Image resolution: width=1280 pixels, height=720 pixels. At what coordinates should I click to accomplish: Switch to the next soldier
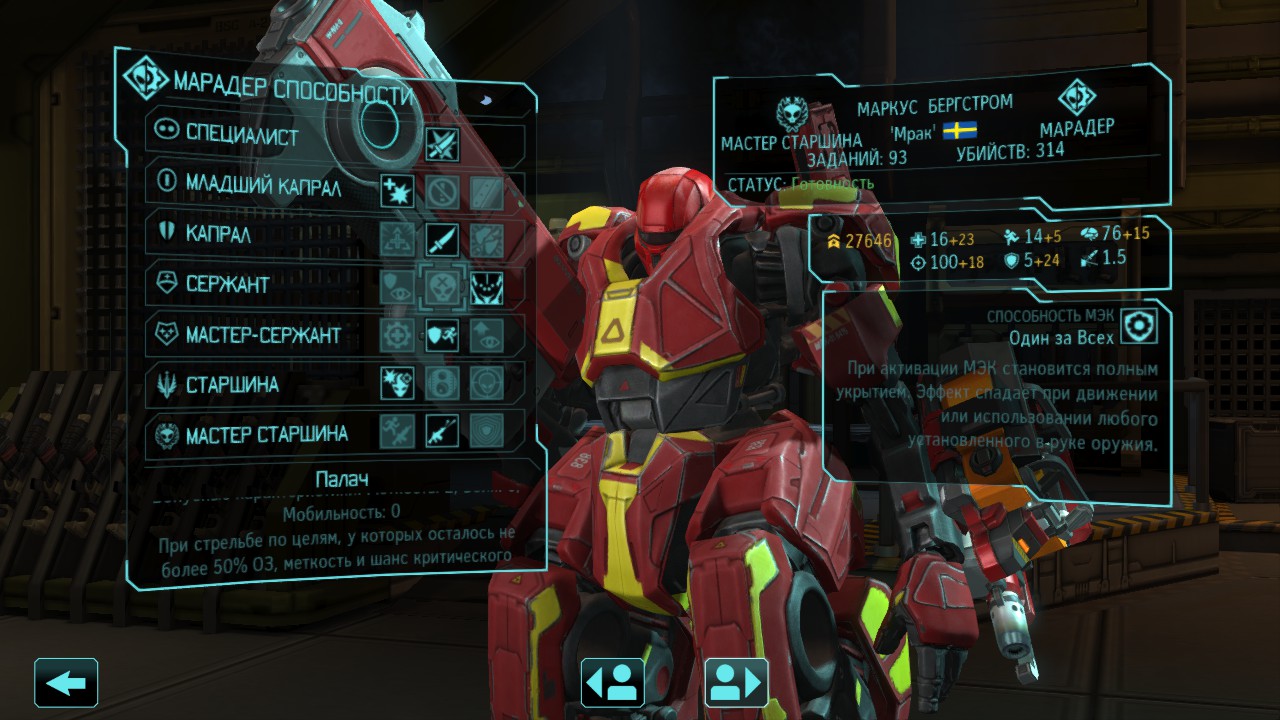(736, 683)
